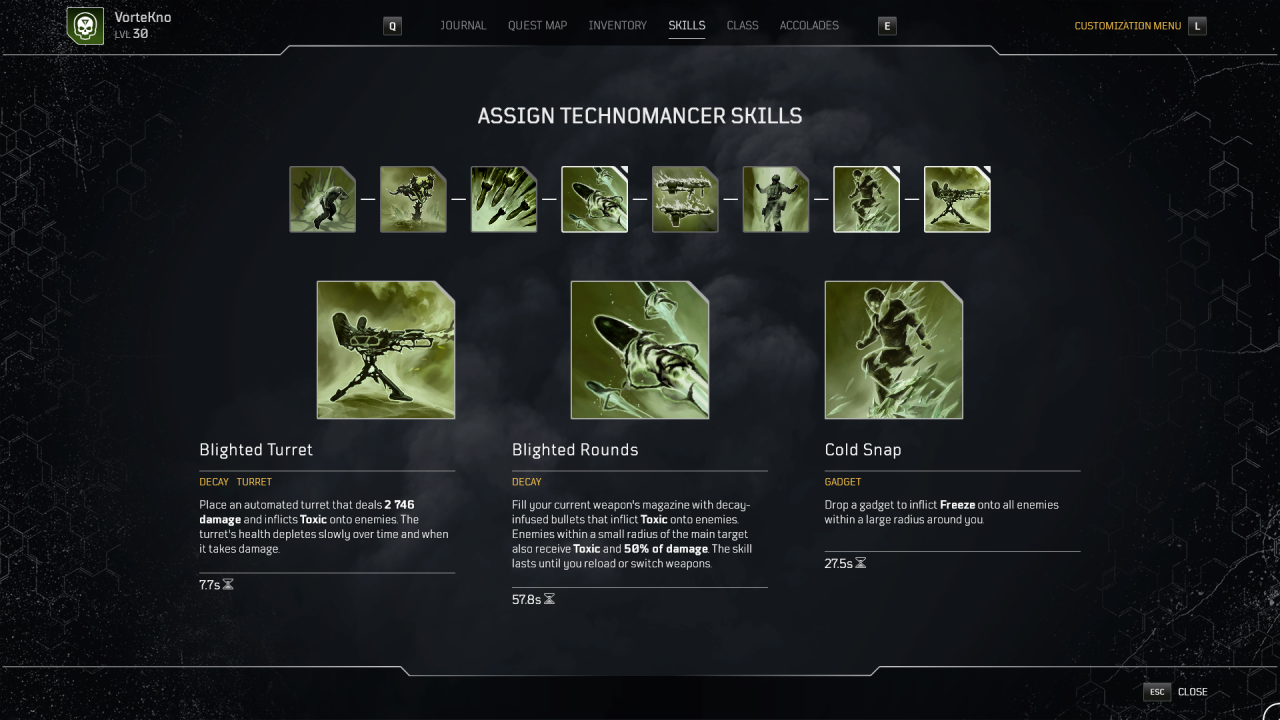Select the Skills tab
The image size is (1280, 720).
(x=687, y=26)
